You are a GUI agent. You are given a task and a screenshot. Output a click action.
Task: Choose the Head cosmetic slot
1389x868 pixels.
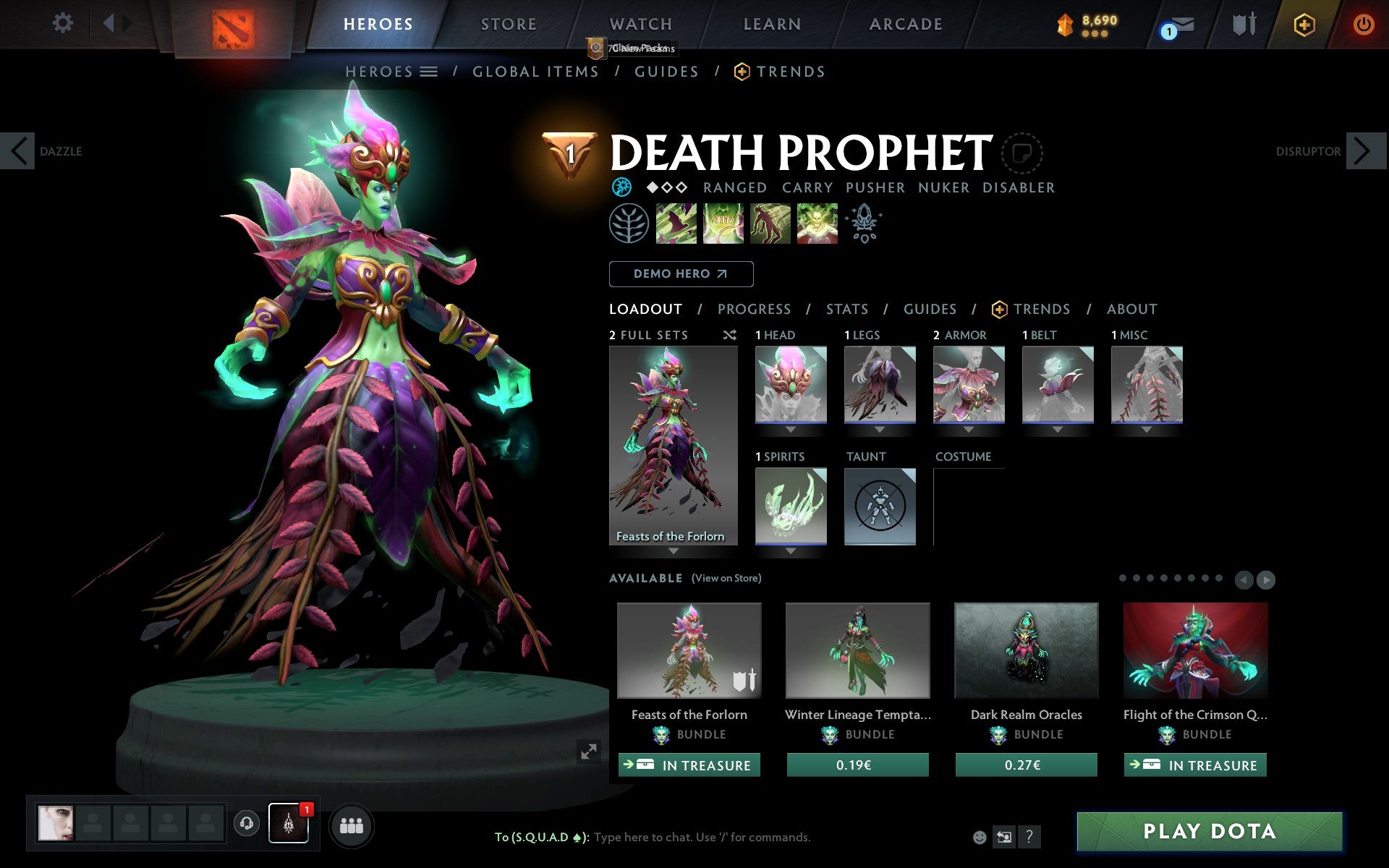(791, 385)
